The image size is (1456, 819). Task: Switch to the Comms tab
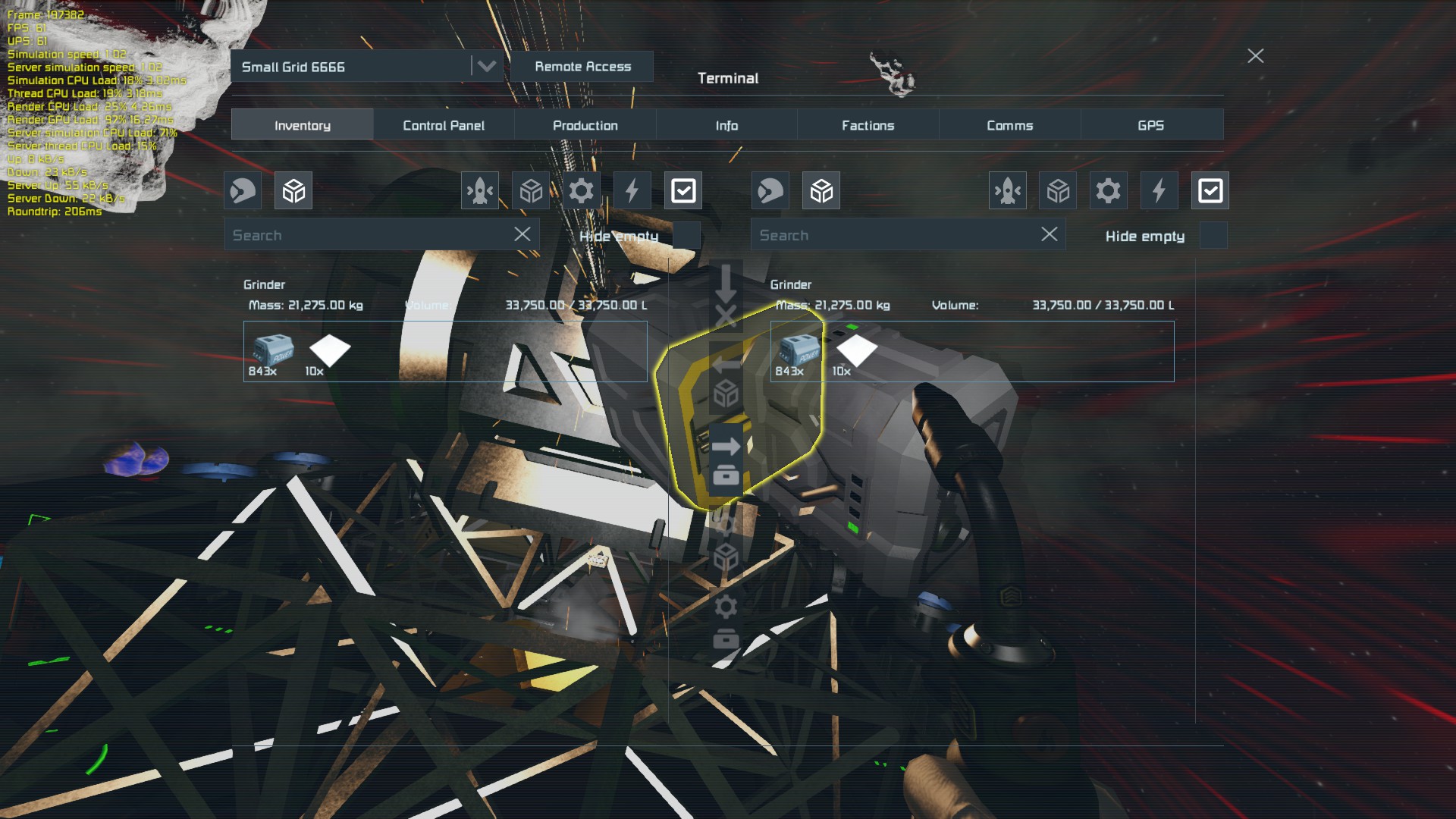click(x=1009, y=125)
